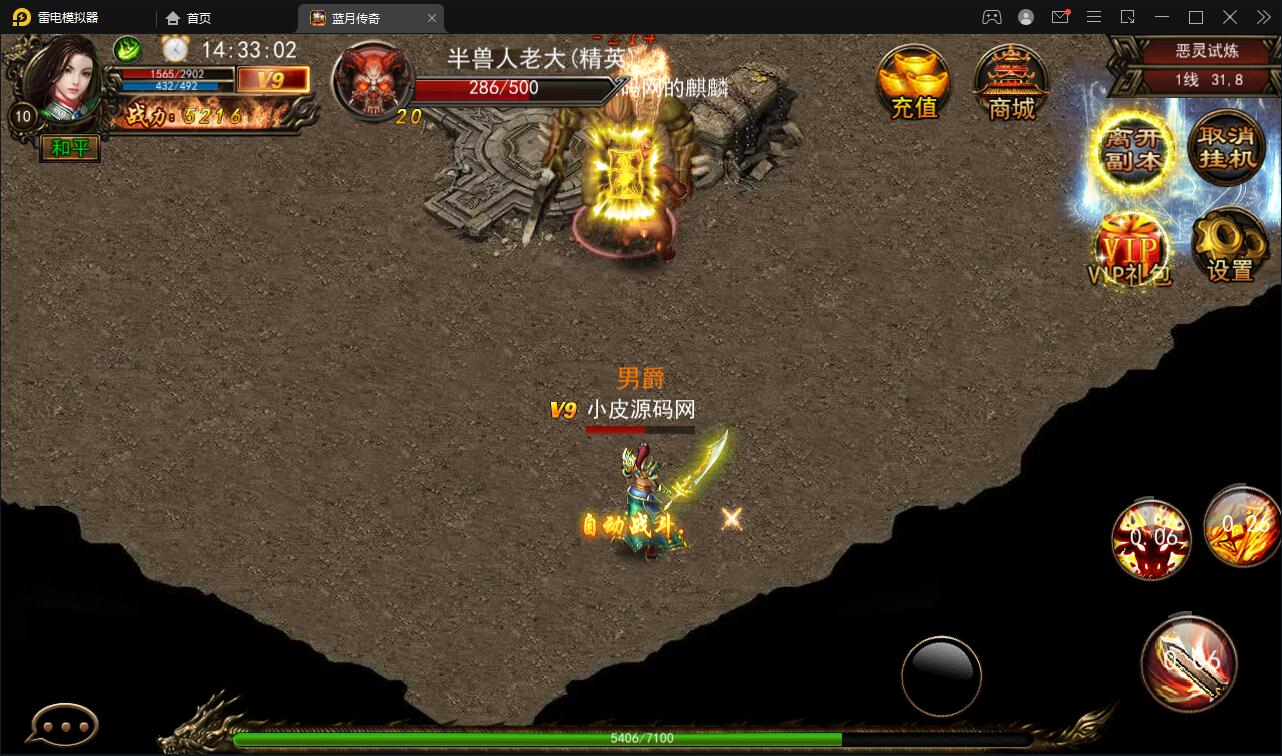The width and height of the screenshot is (1282, 756).
Task: Claim the VIP礼包 gift icon
Action: pos(1130,248)
